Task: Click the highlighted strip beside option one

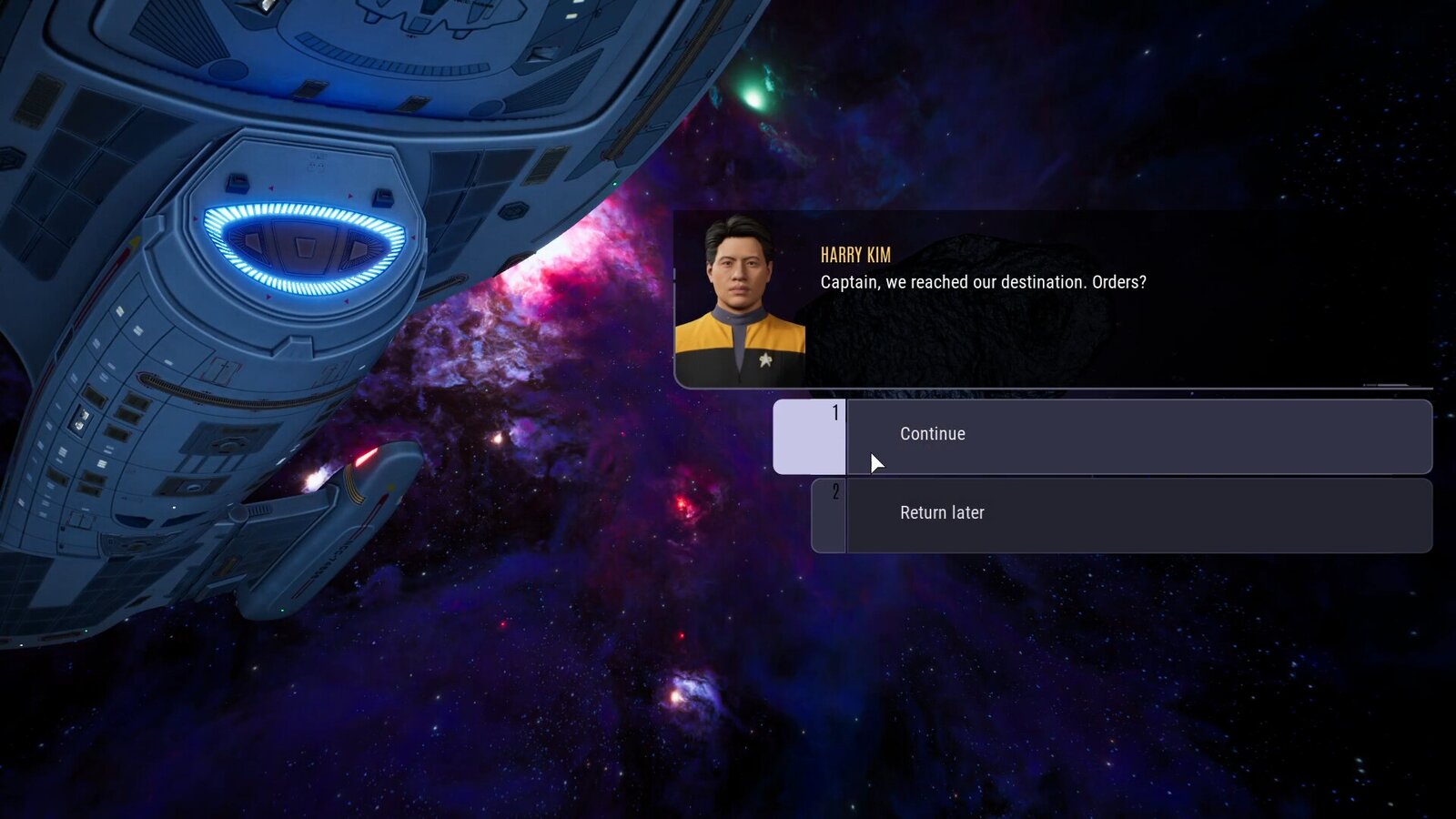Action: [809, 436]
